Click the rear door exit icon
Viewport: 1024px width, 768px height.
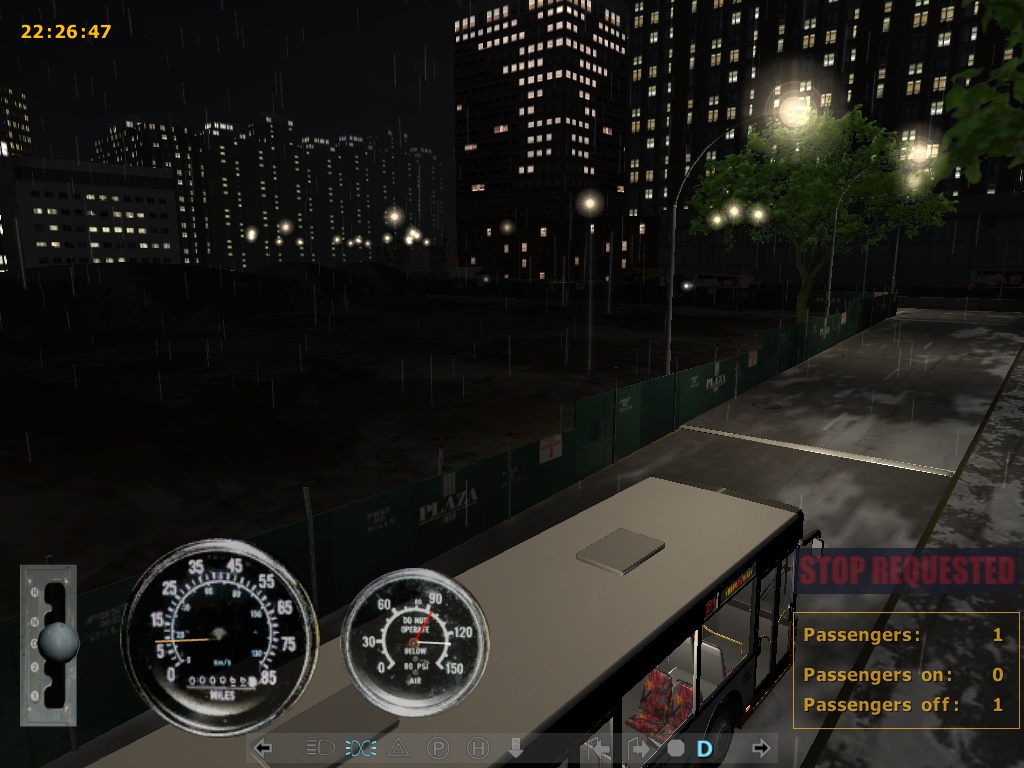[637, 747]
